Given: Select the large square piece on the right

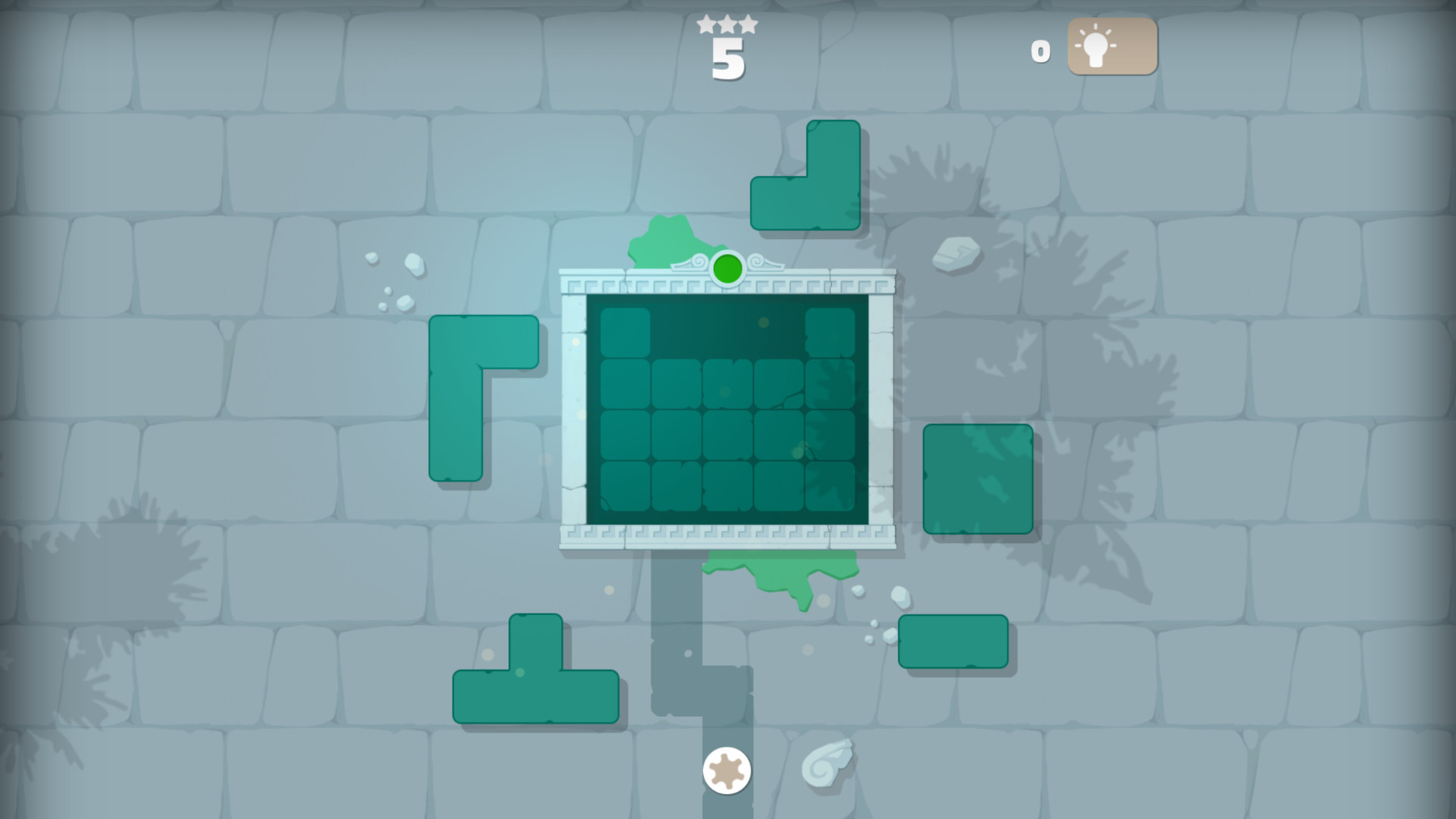Looking at the screenshot, I should [x=977, y=478].
